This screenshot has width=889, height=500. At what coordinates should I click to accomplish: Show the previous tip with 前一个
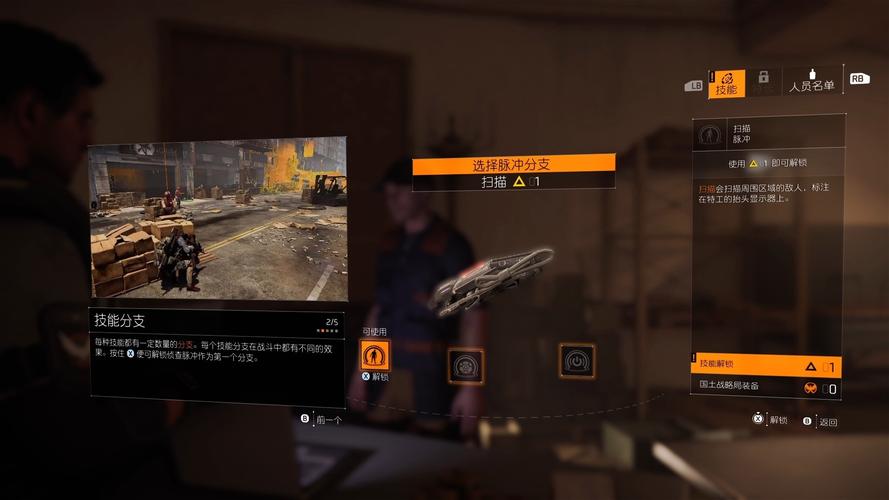[322, 420]
